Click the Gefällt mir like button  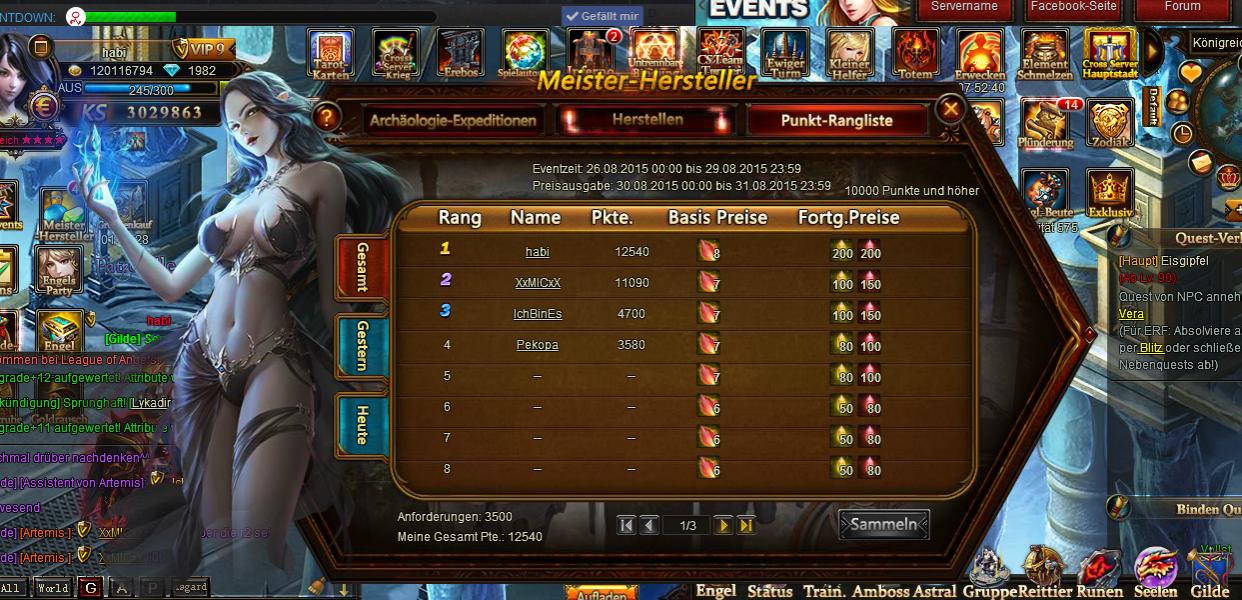point(602,16)
